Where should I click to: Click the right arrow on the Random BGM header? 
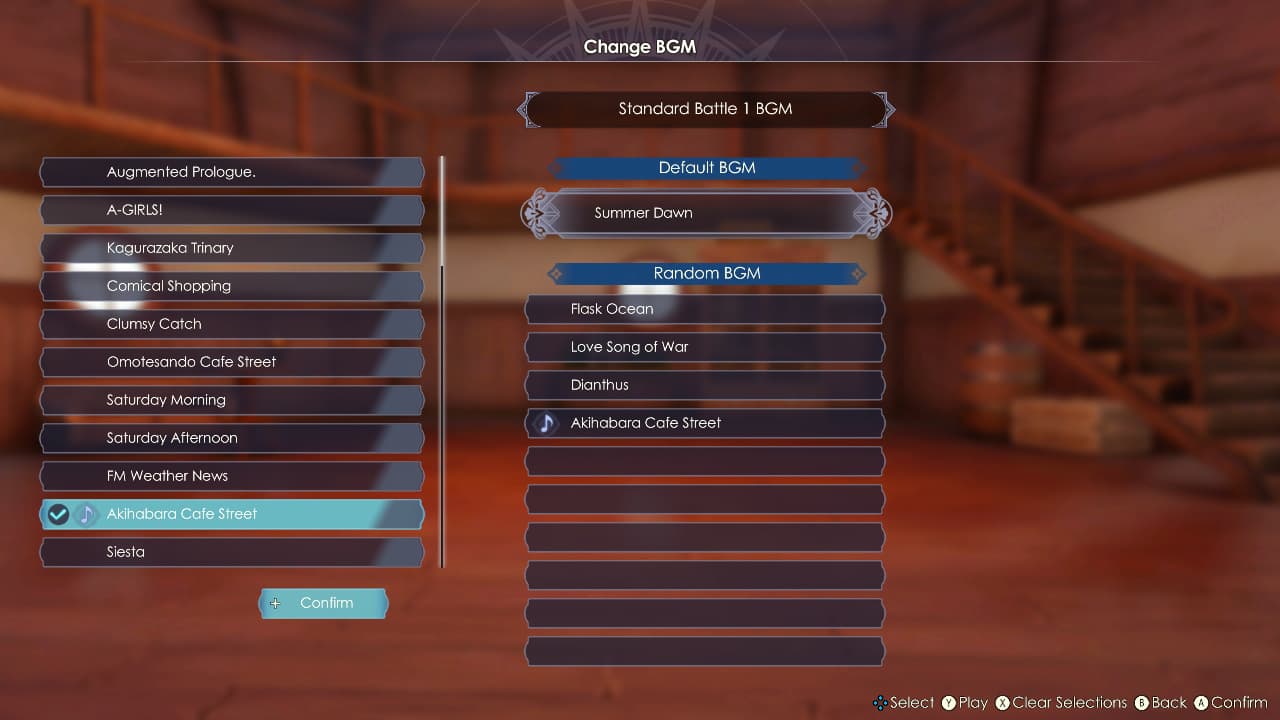pos(858,273)
